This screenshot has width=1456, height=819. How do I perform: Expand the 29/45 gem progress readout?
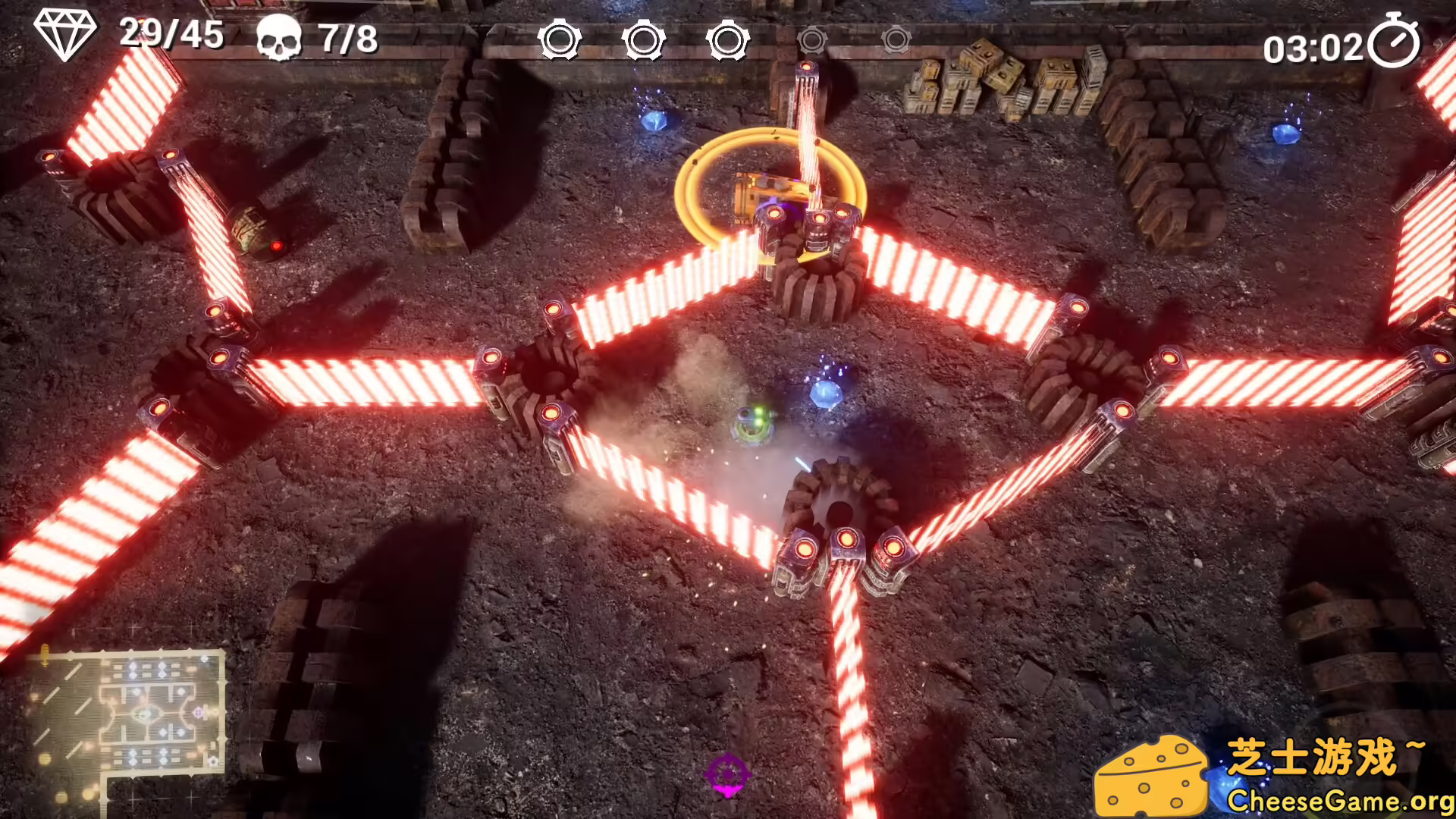171,35
